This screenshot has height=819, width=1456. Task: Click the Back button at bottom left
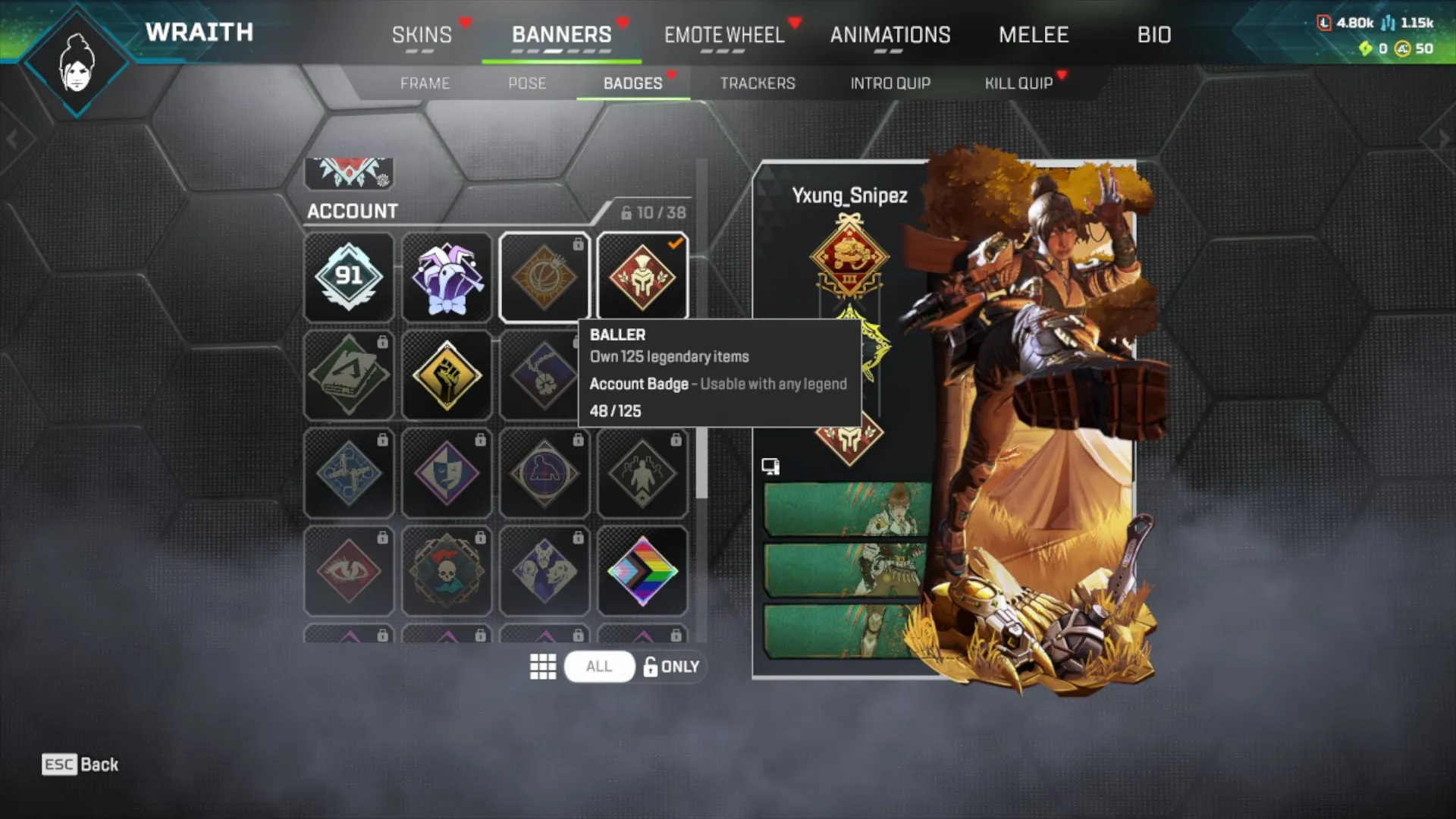(x=80, y=764)
